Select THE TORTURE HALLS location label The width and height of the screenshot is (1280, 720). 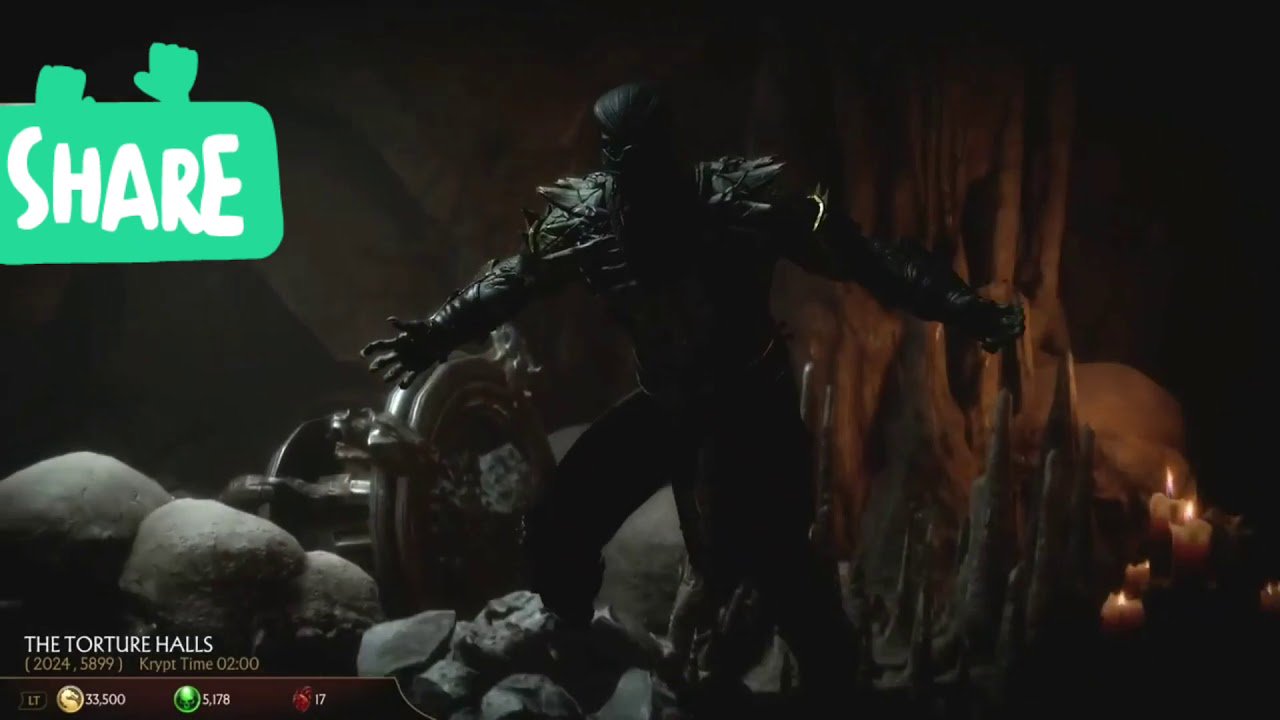[x=120, y=642]
